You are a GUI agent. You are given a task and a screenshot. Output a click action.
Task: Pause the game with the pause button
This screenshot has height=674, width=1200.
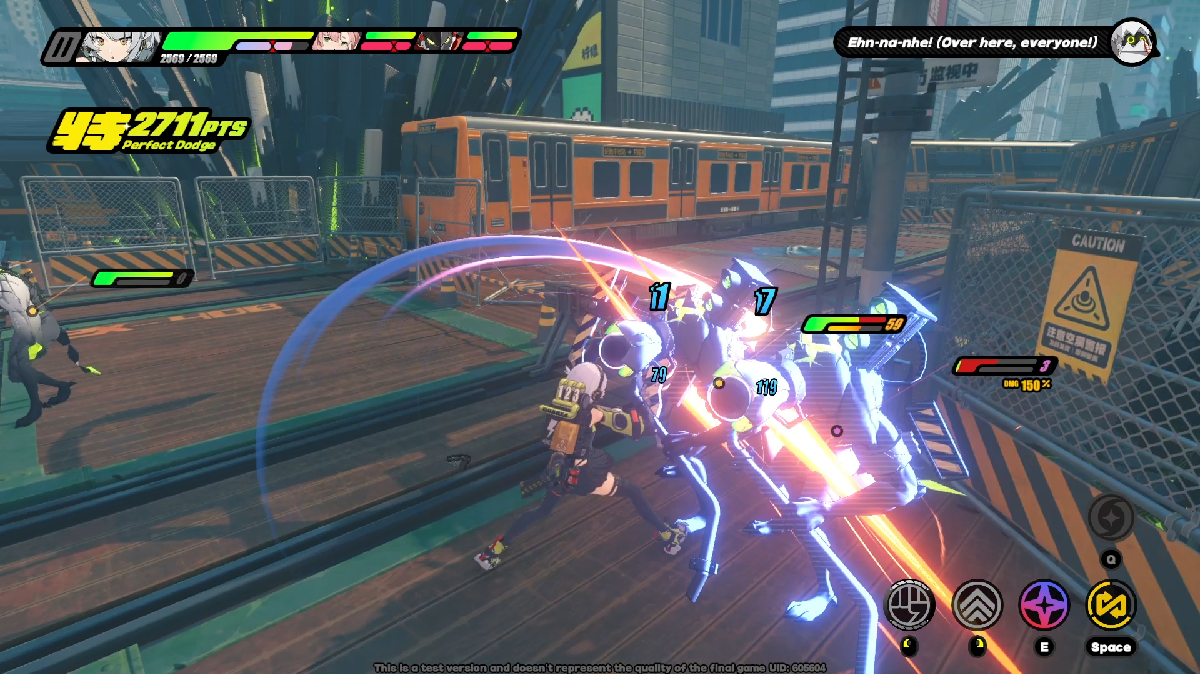60,46
